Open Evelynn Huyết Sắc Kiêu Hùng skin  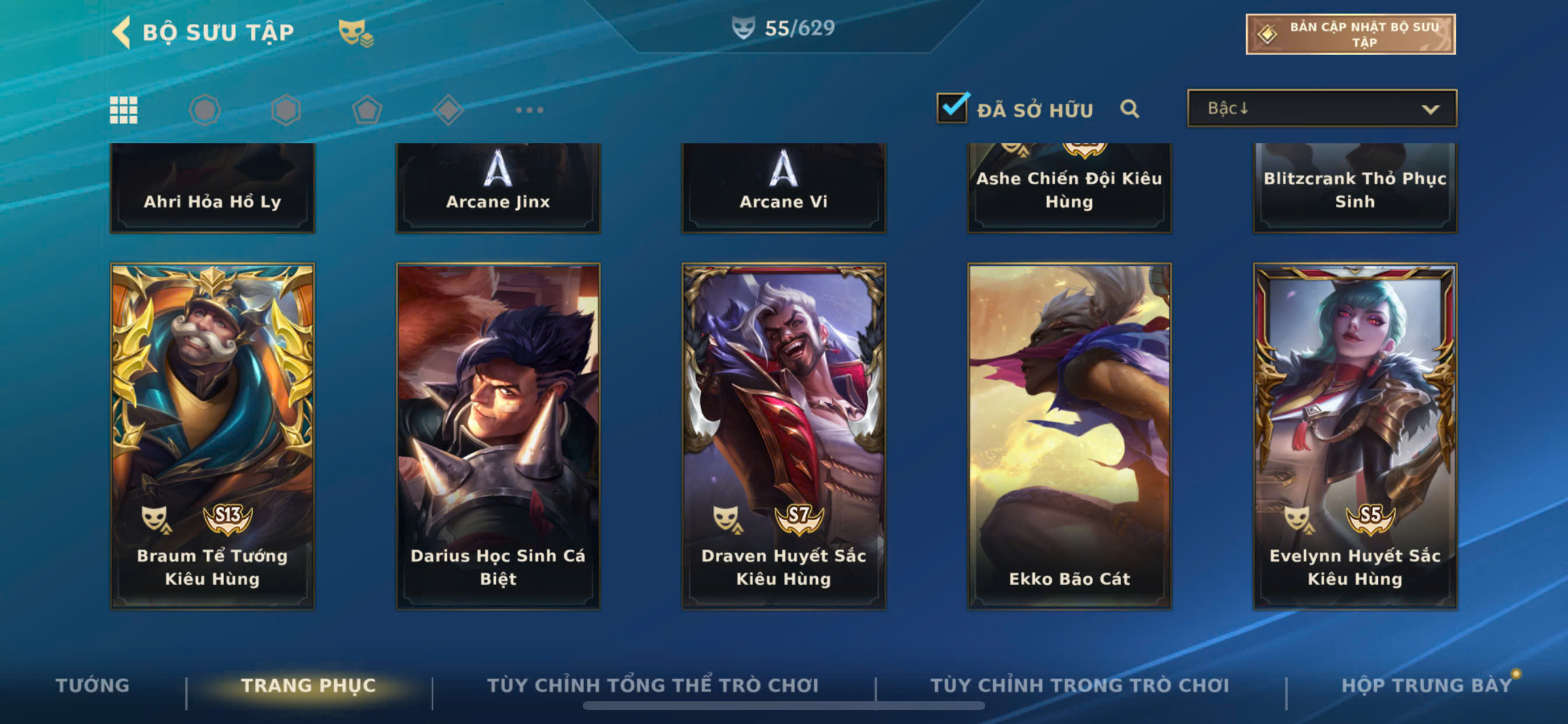click(1354, 435)
